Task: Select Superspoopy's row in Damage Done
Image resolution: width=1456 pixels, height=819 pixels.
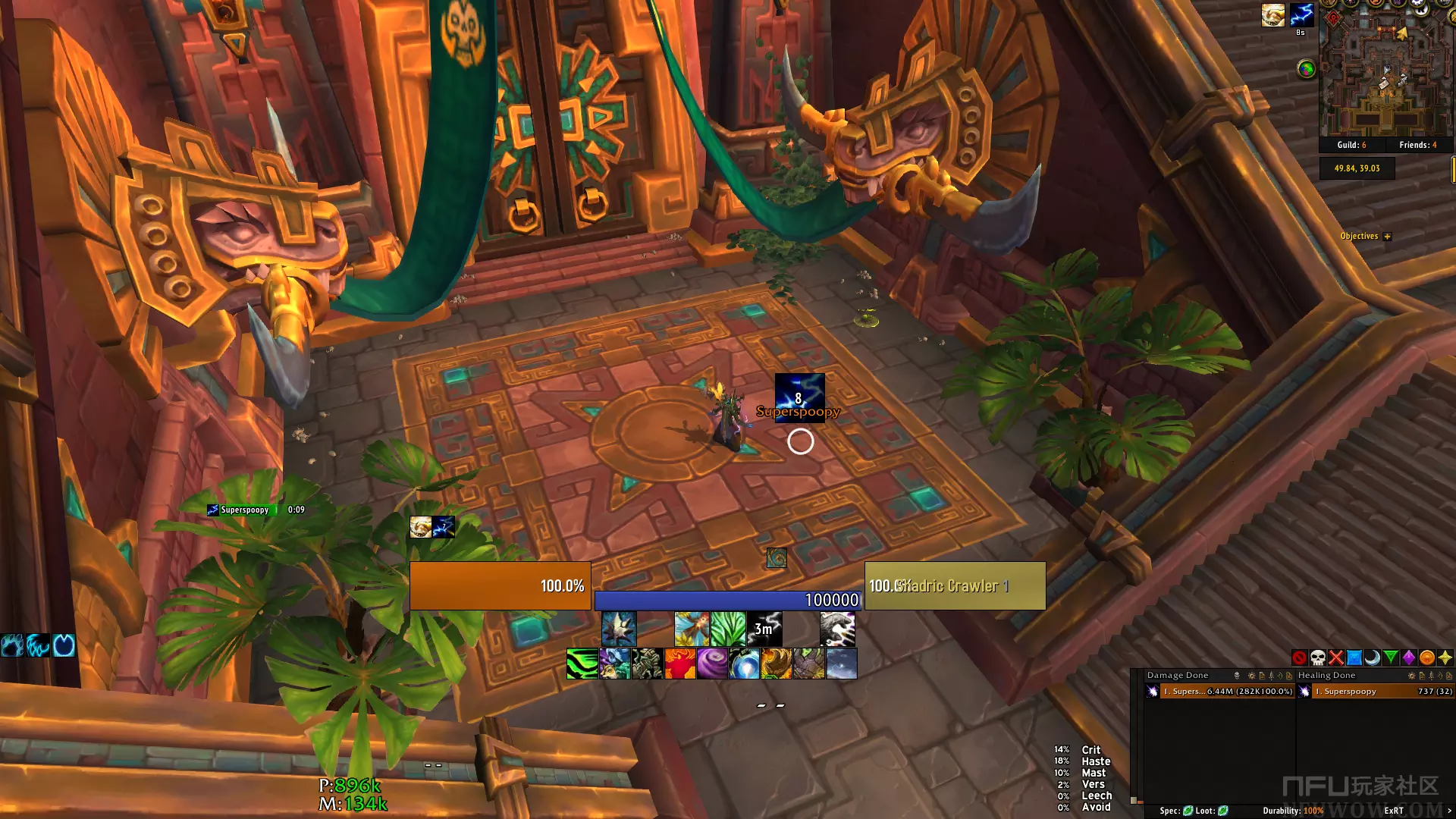Action: (x=1219, y=692)
